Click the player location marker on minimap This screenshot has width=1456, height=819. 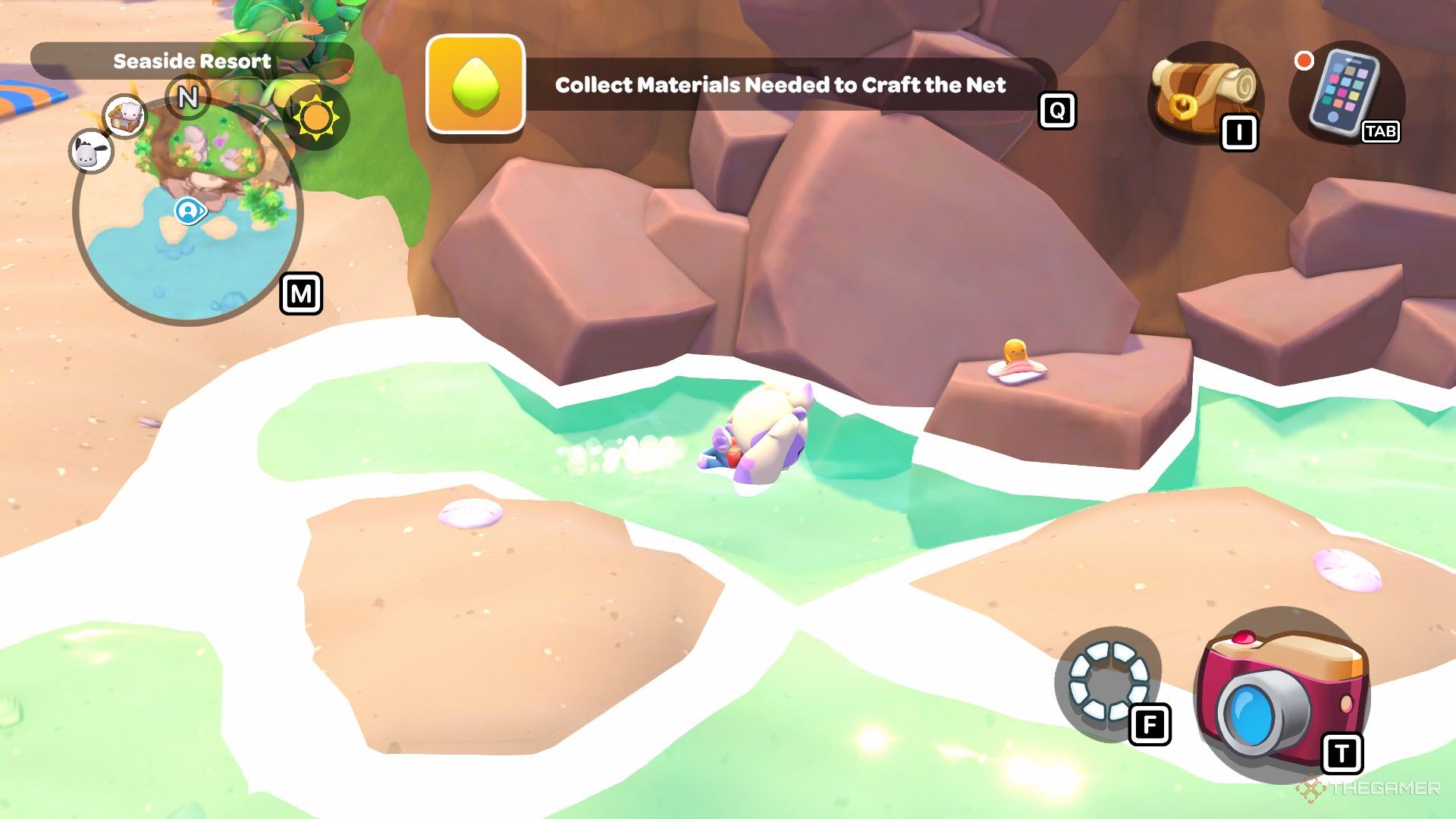click(187, 211)
